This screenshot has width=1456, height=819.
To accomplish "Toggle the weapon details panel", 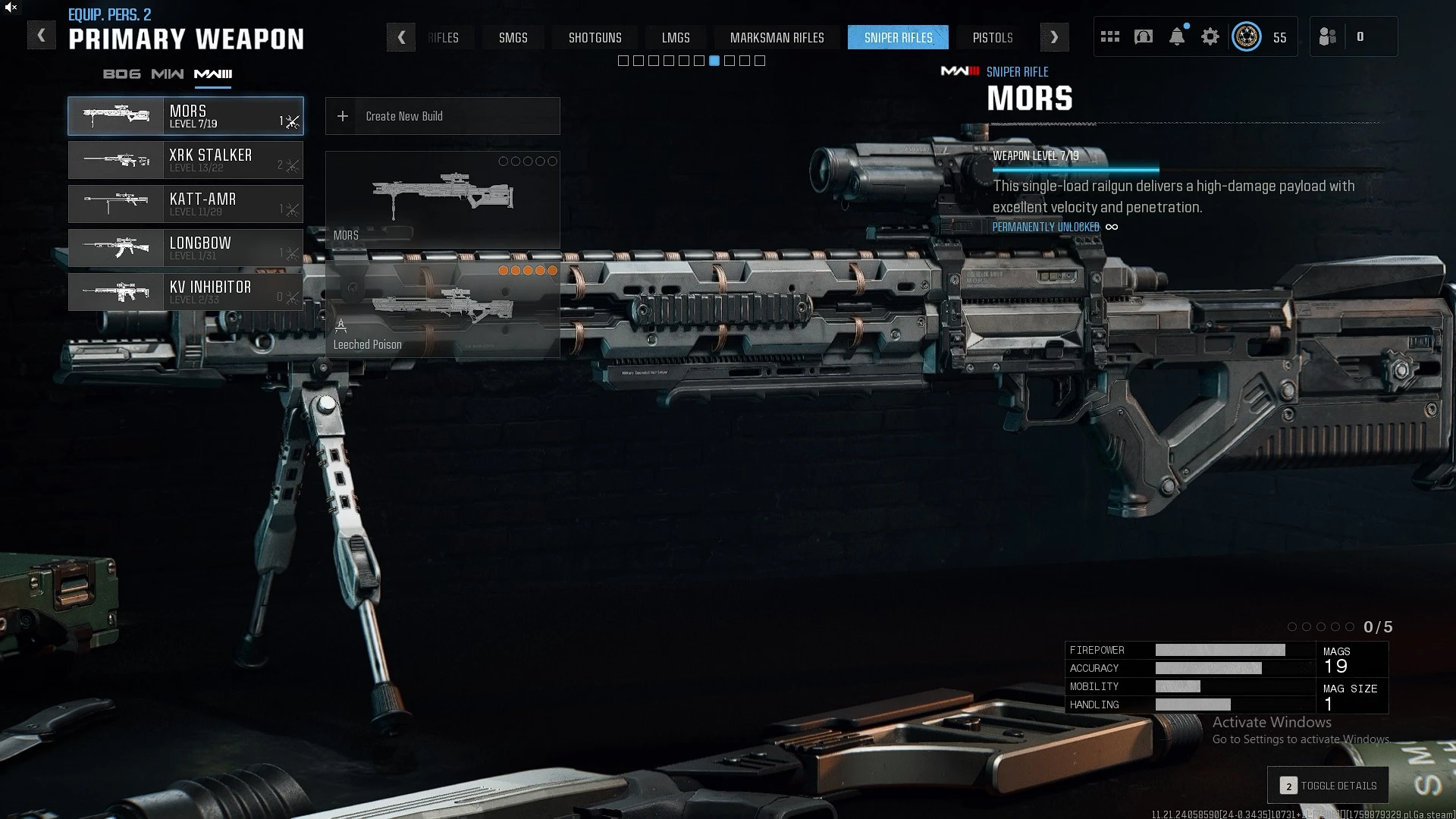I will coord(1329,786).
